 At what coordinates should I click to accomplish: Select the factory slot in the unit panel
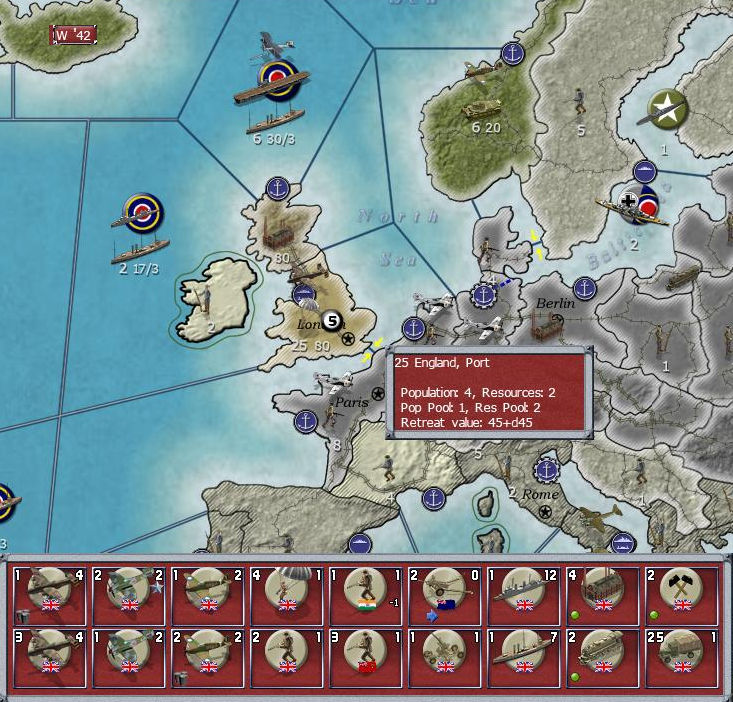(602, 595)
